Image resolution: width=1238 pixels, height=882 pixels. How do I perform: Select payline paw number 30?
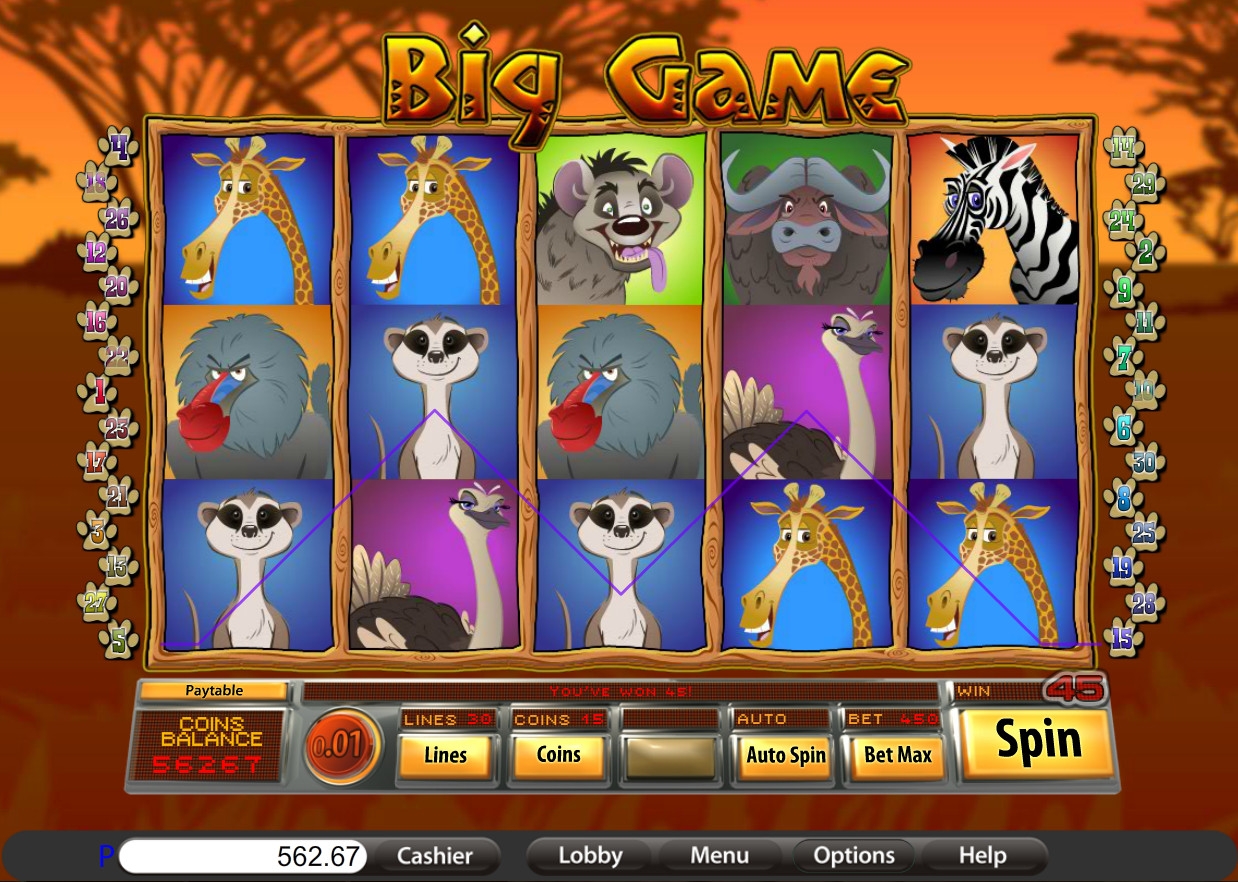click(1144, 463)
